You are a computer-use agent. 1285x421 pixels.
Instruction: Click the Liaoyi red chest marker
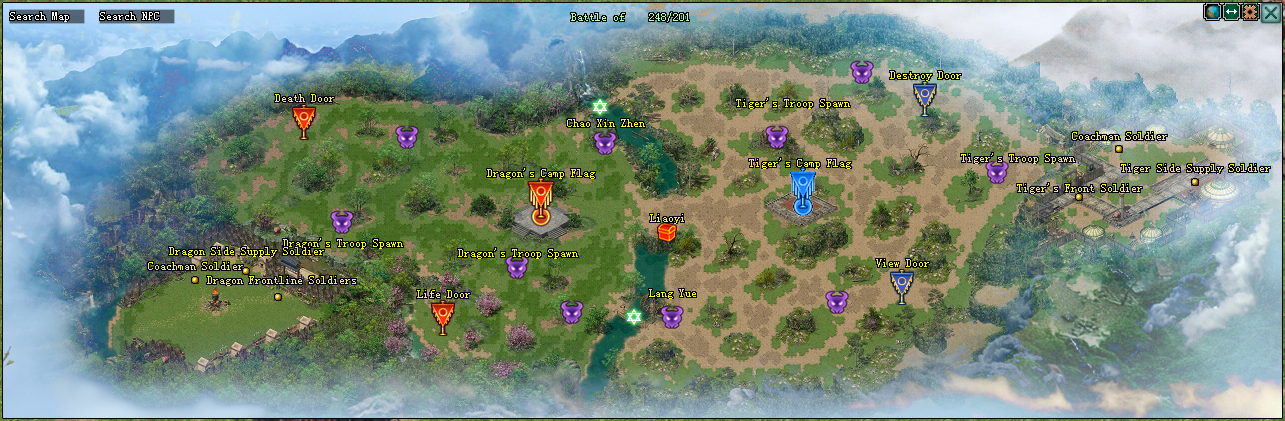click(667, 233)
